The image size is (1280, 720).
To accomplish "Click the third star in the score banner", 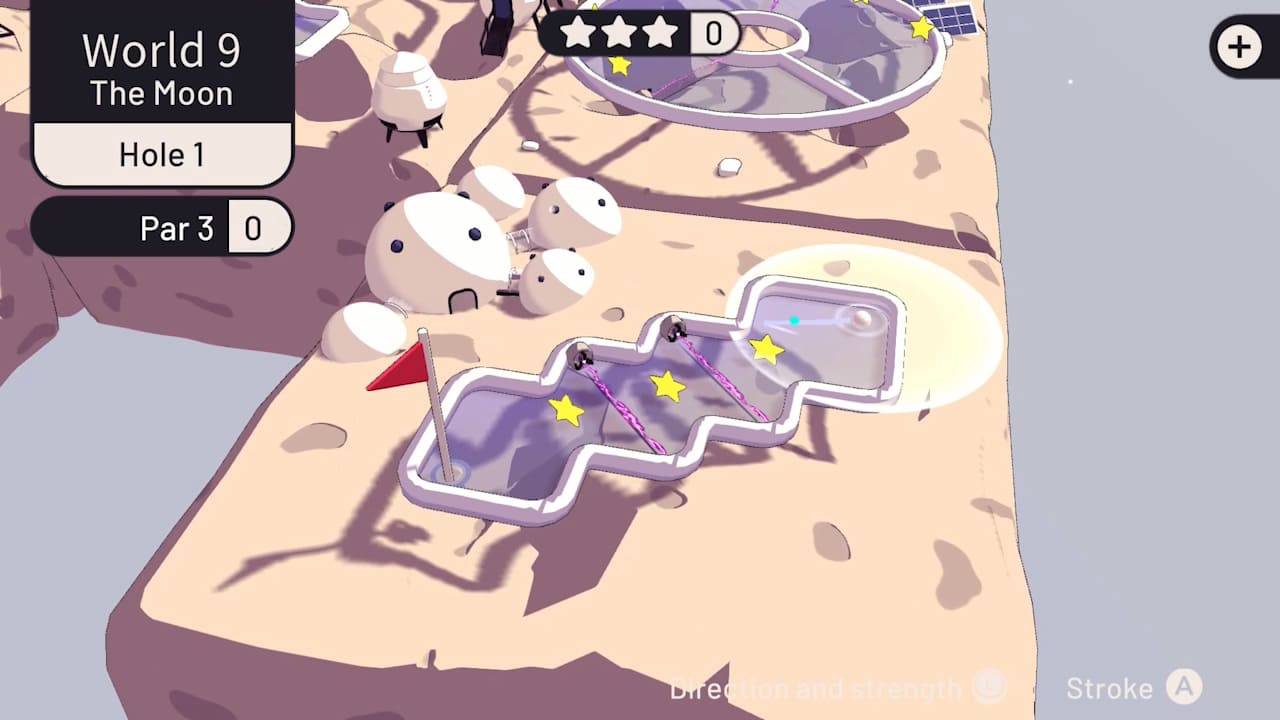I will (x=662, y=33).
